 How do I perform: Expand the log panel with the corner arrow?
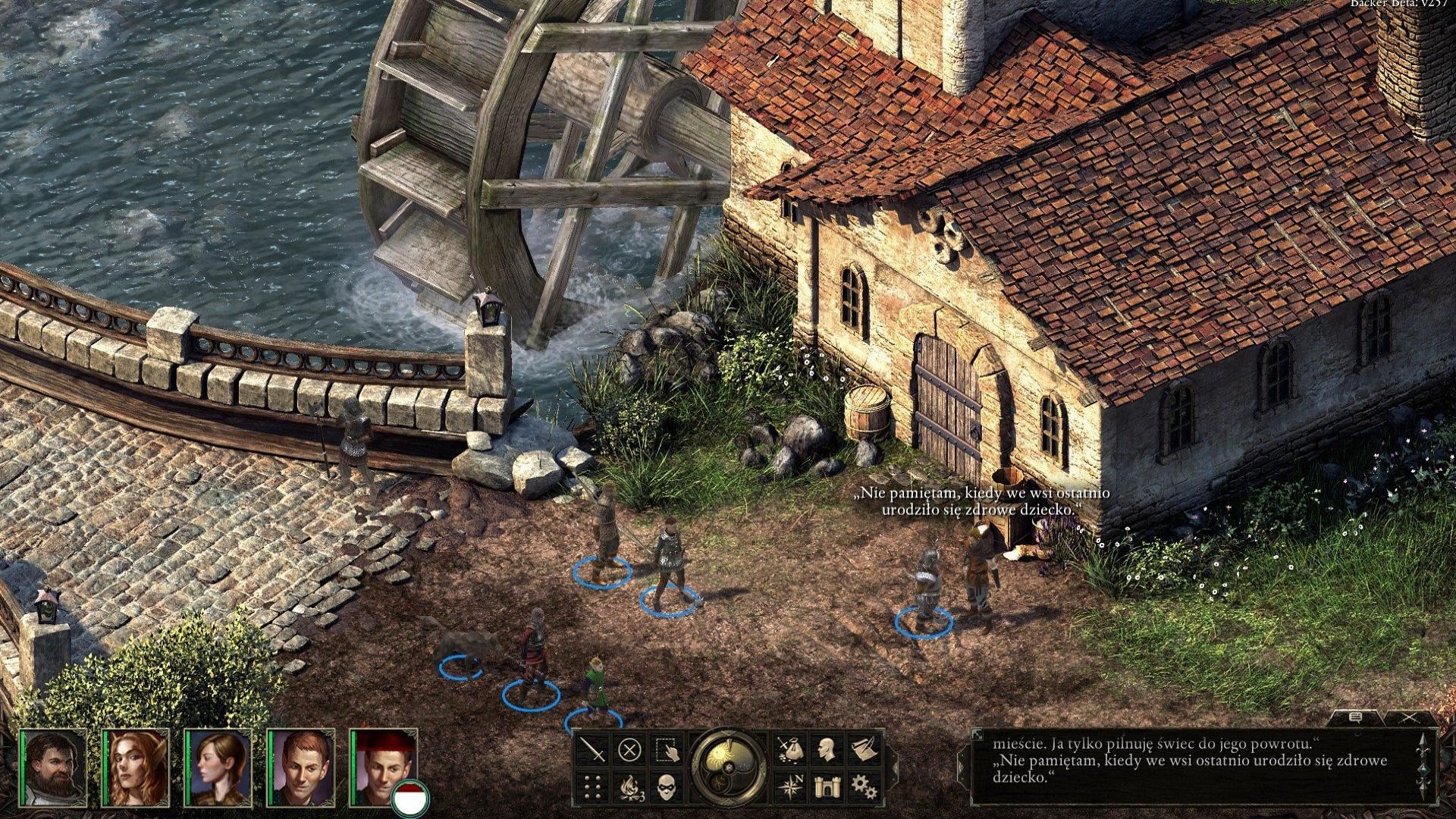coord(978,735)
